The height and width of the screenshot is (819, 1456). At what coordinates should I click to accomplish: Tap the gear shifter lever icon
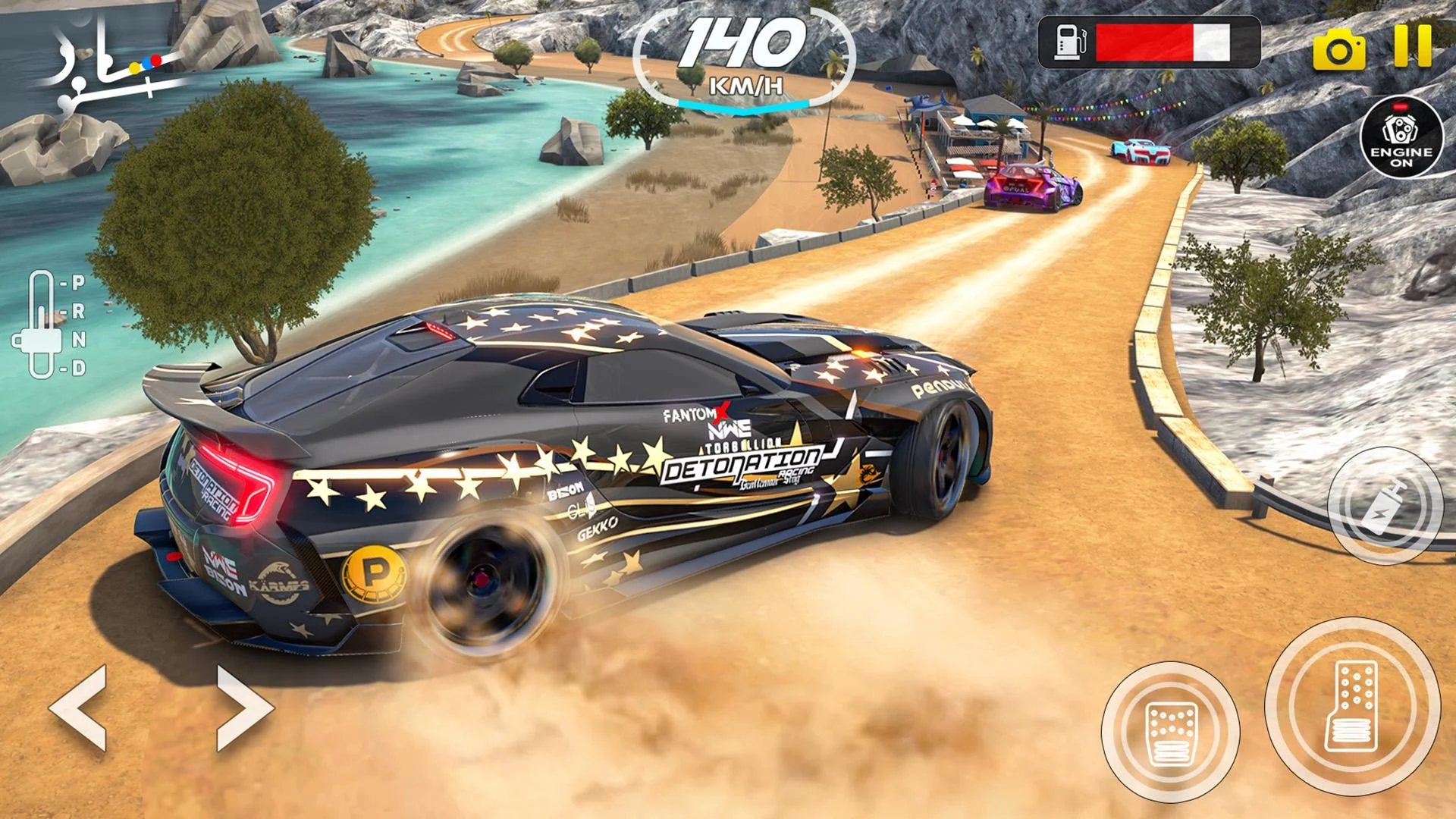click(42, 340)
